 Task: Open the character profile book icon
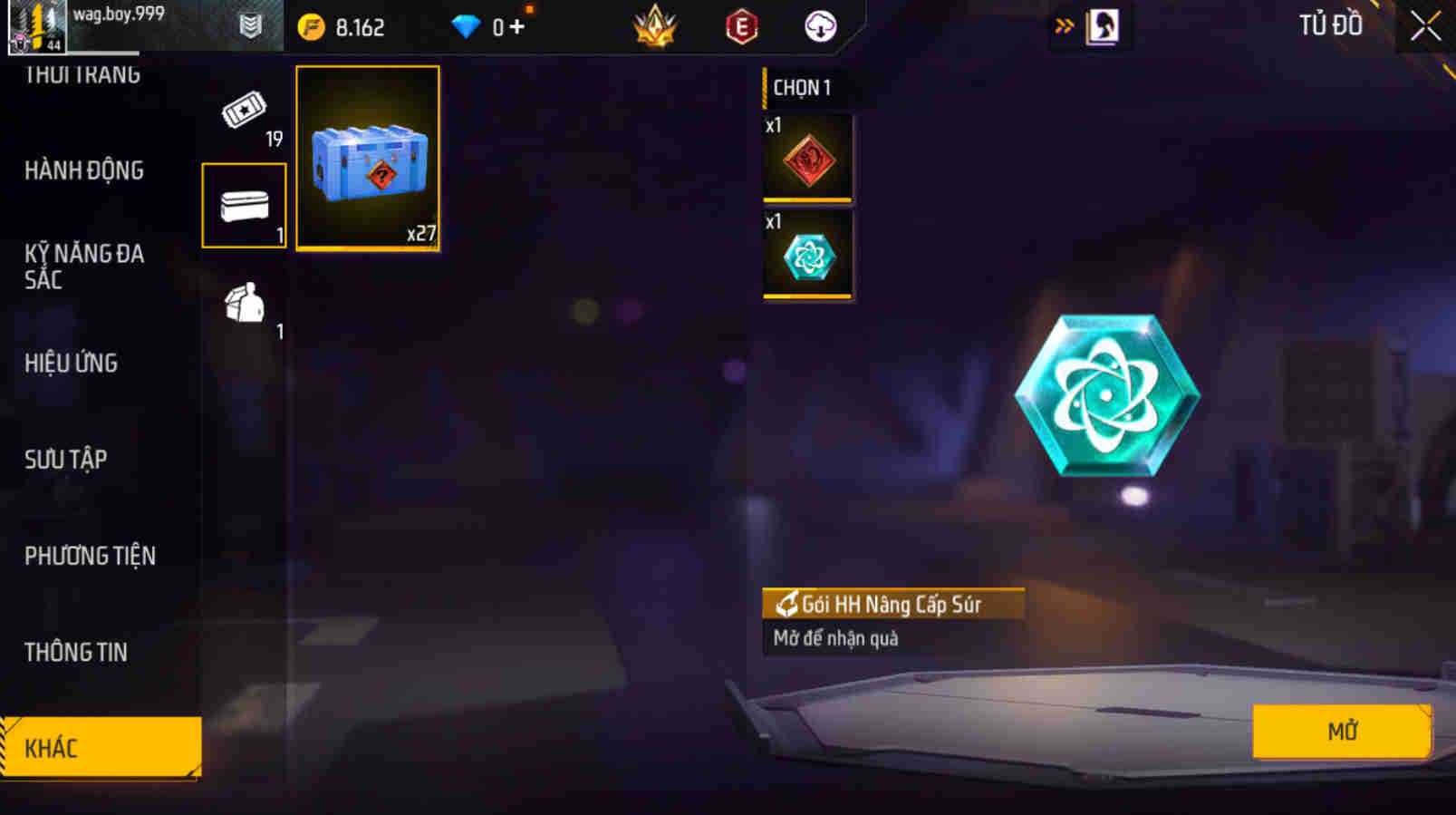click(x=1102, y=25)
